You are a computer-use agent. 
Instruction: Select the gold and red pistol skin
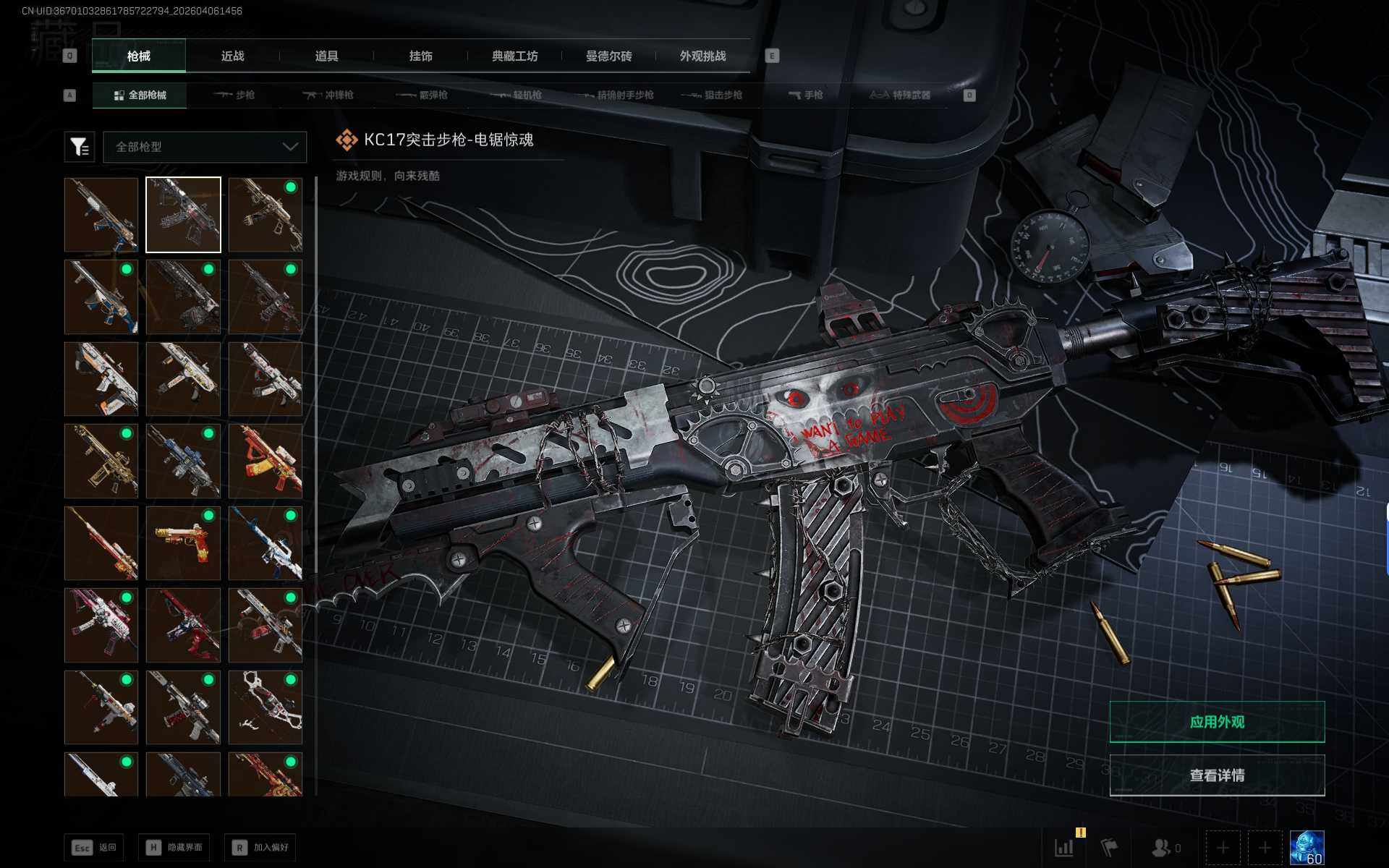[183, 543]
